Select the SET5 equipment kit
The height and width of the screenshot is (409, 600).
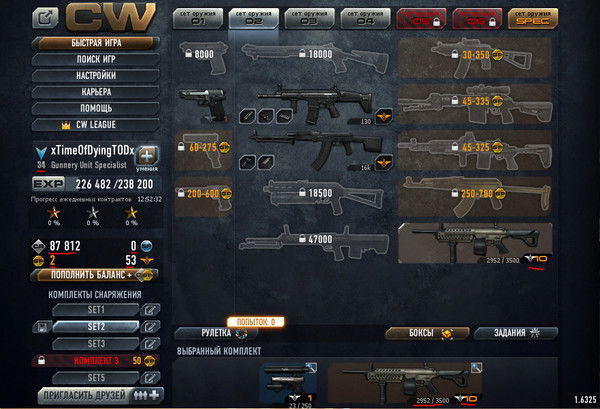[97, 377]
